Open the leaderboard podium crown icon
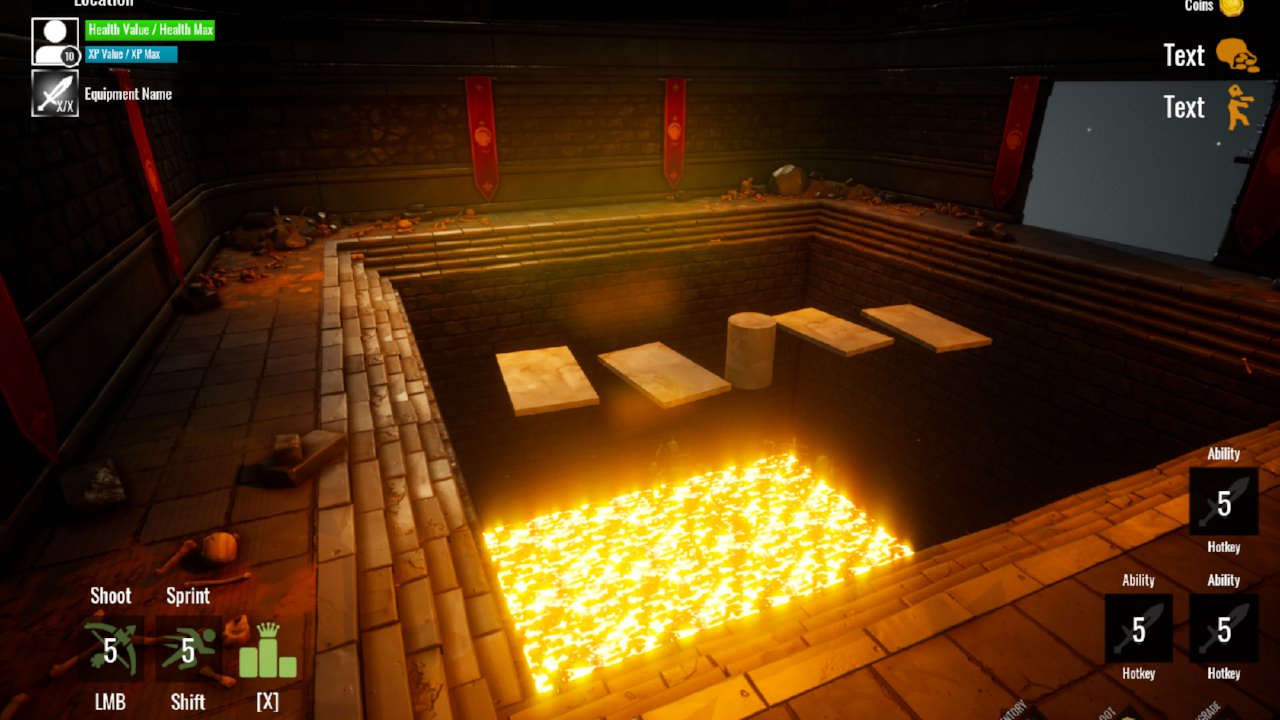 (x=267, y=651)
